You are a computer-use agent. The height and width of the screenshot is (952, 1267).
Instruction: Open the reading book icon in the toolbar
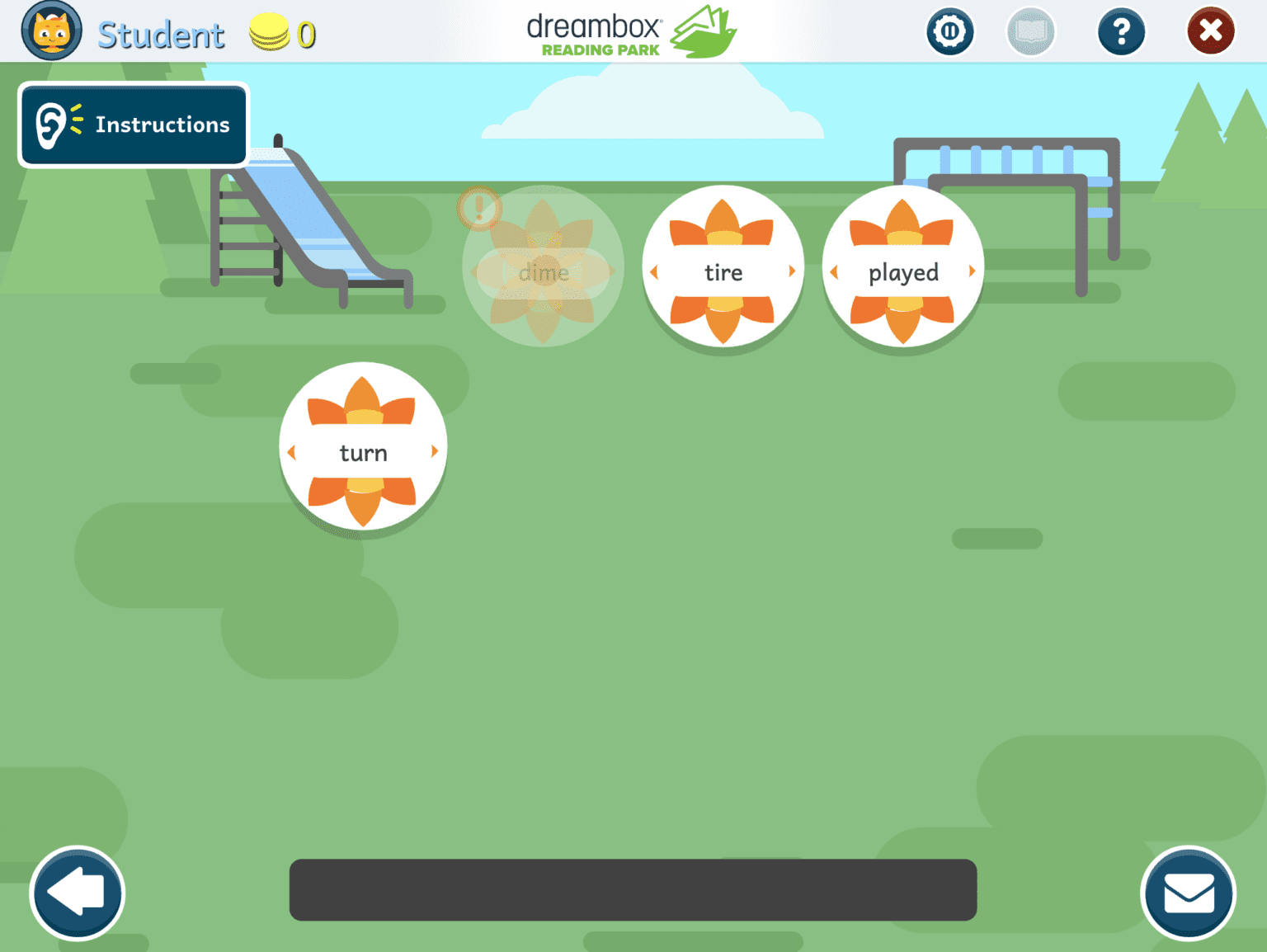point(1030,31)
